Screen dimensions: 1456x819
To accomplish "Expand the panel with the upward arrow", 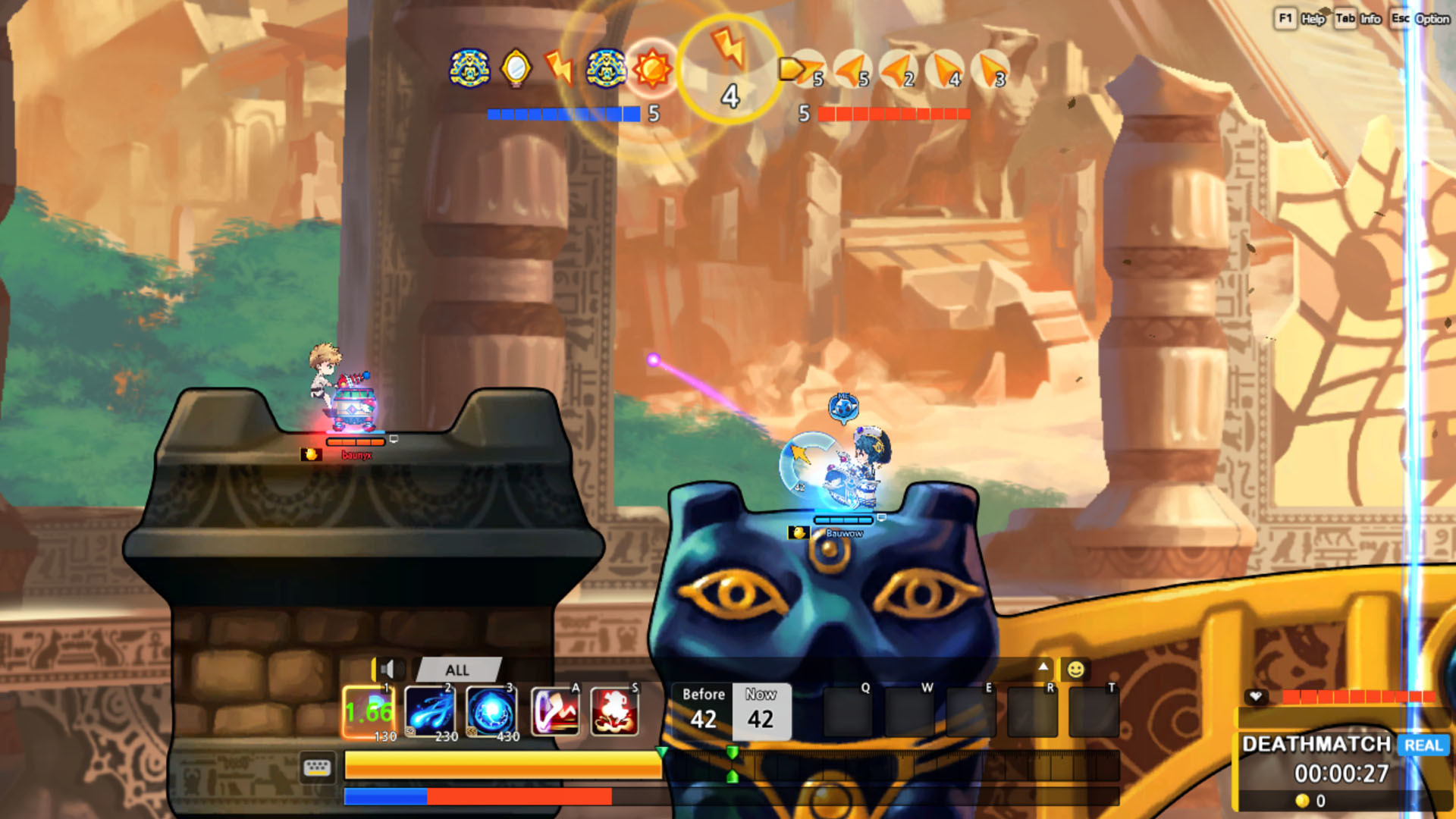I will click(x=1044, y=665).
